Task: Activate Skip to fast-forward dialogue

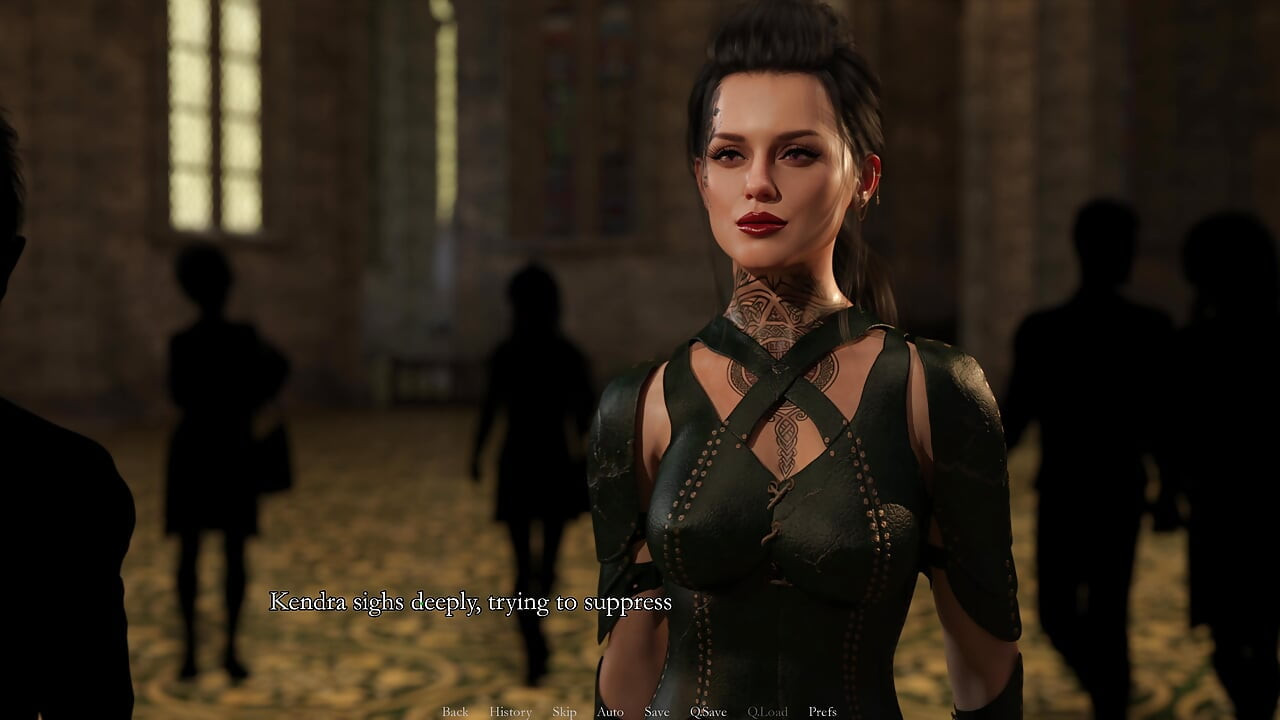Action: coord(564,712)
